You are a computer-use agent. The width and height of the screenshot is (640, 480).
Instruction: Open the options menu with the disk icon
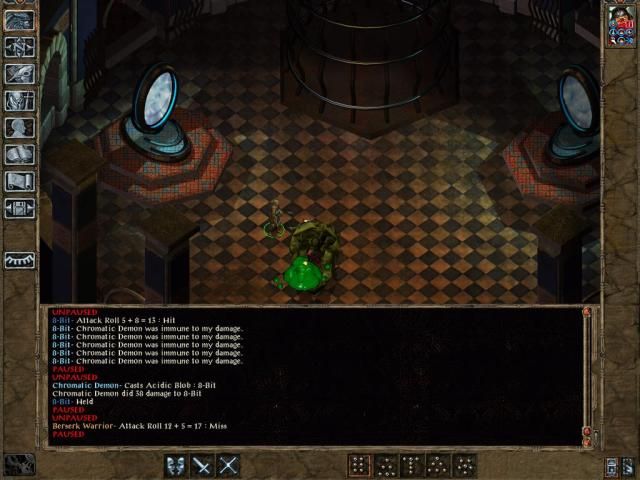20,209
